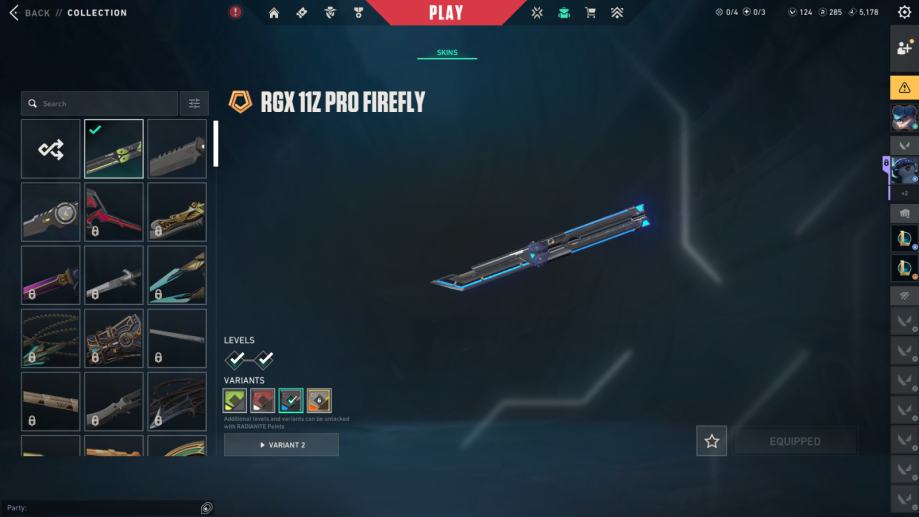
Task: Open the settings gear
Action: [905, 13]
